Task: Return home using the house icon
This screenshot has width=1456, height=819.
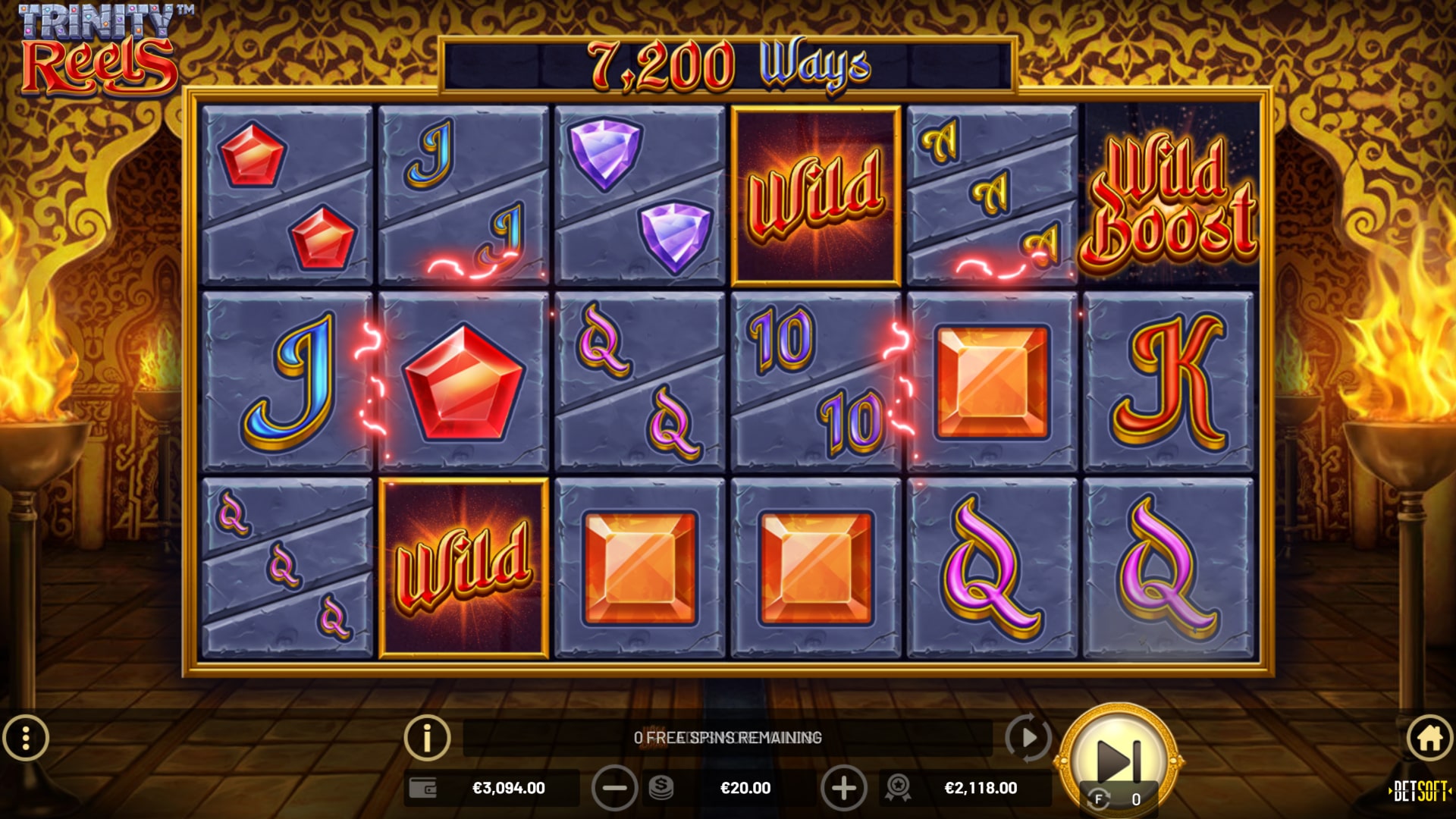Action: click(x=1429, y=736)
